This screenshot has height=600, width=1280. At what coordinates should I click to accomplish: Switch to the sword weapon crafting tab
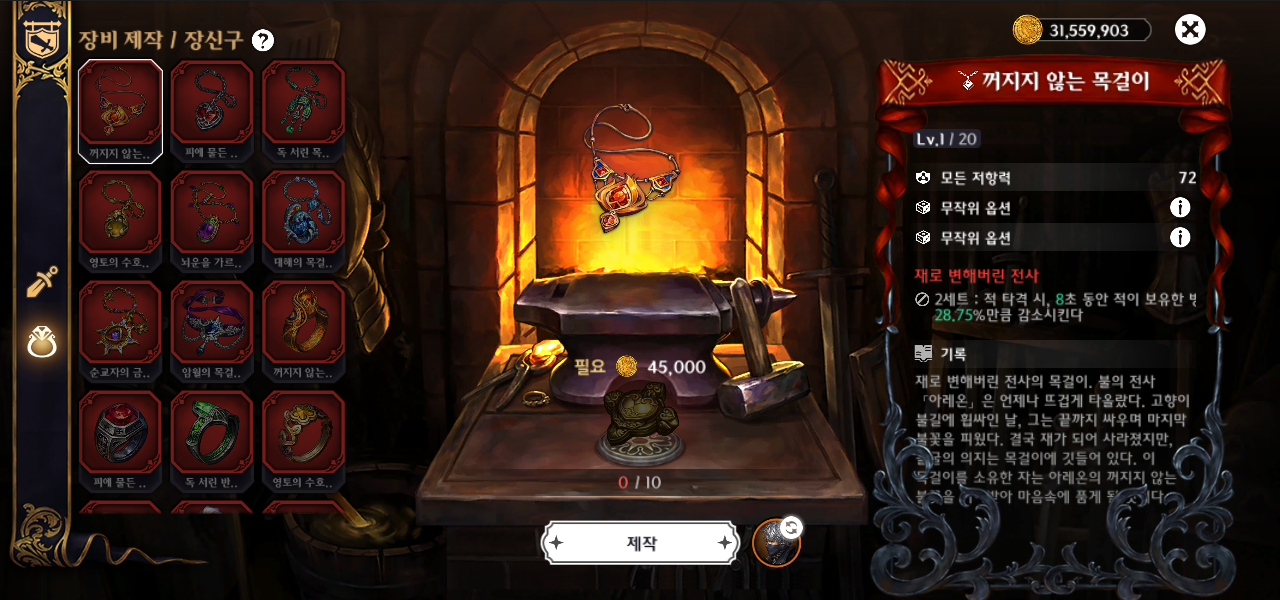click(x=42, y=283)
